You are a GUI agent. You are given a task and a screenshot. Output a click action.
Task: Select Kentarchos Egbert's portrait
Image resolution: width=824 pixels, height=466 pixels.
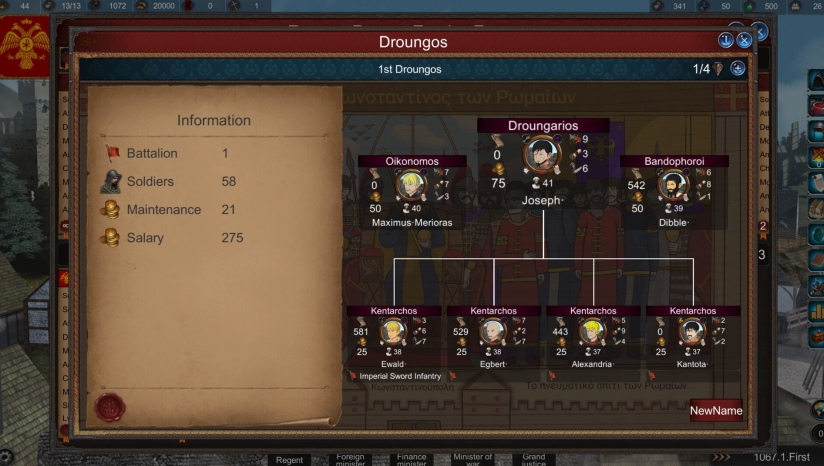(493, 331)
